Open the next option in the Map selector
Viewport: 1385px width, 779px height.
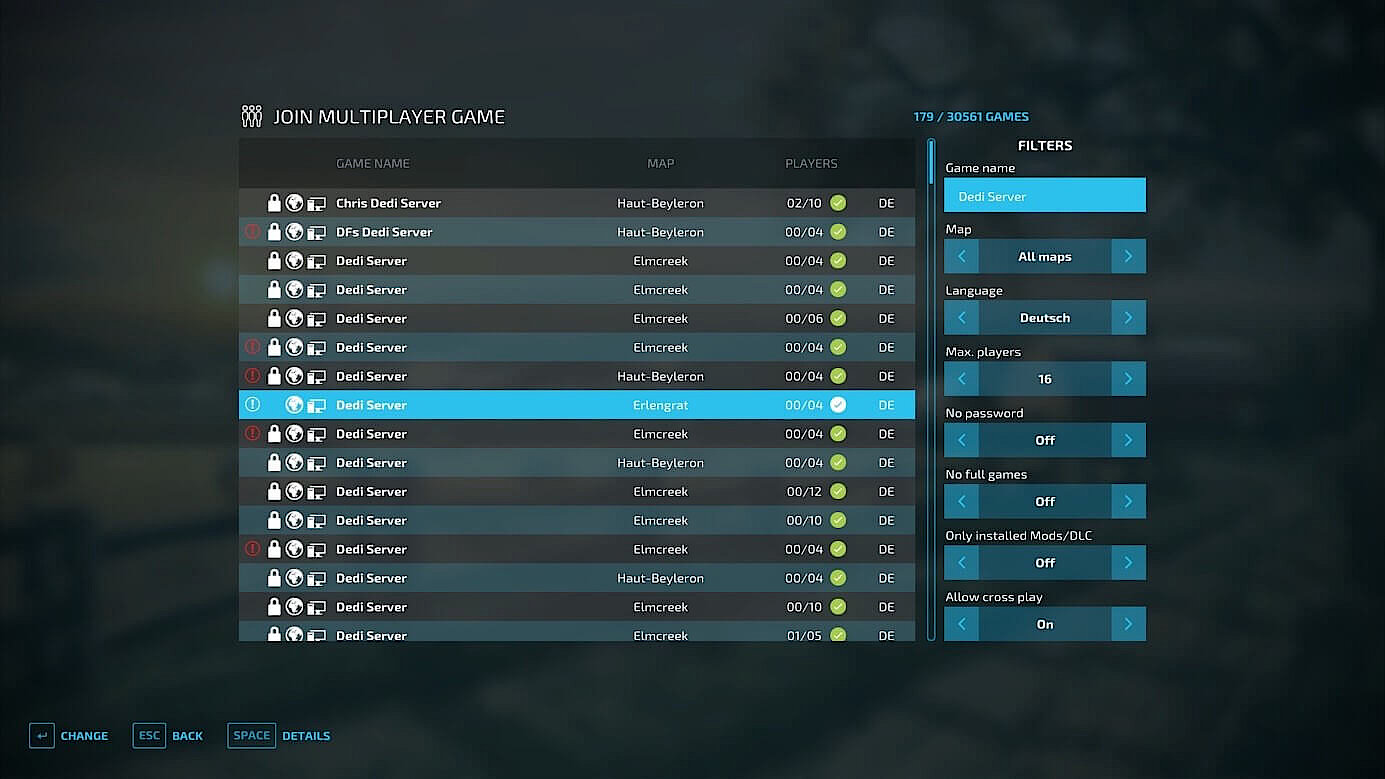click(1129, 256)
